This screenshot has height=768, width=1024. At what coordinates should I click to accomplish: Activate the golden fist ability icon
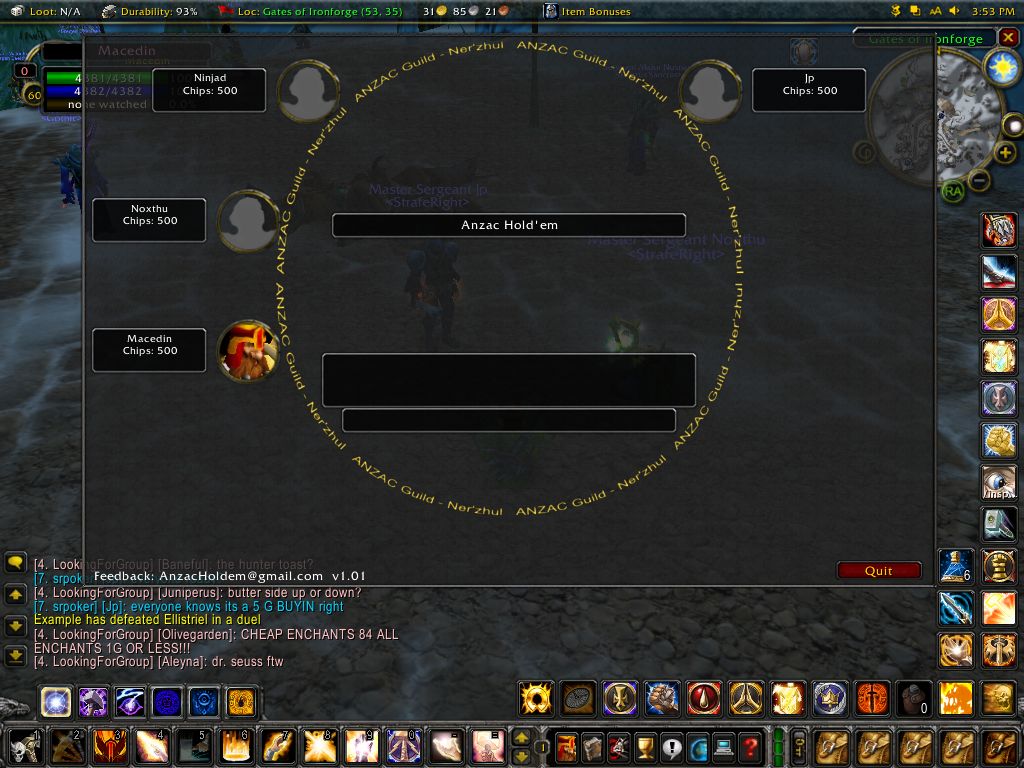[999, 440]
